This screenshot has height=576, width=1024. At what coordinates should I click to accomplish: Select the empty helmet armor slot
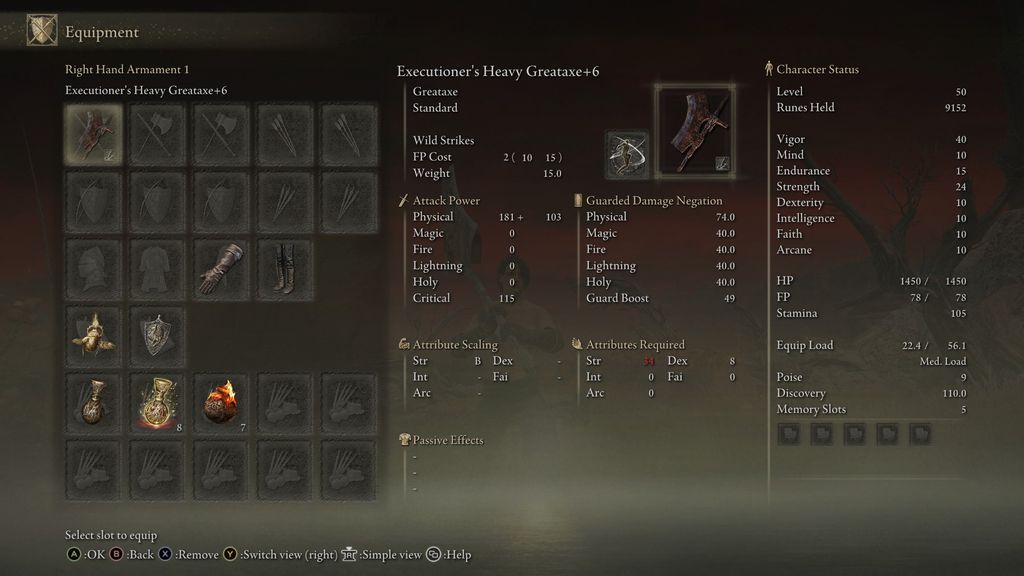coord(95,269)
